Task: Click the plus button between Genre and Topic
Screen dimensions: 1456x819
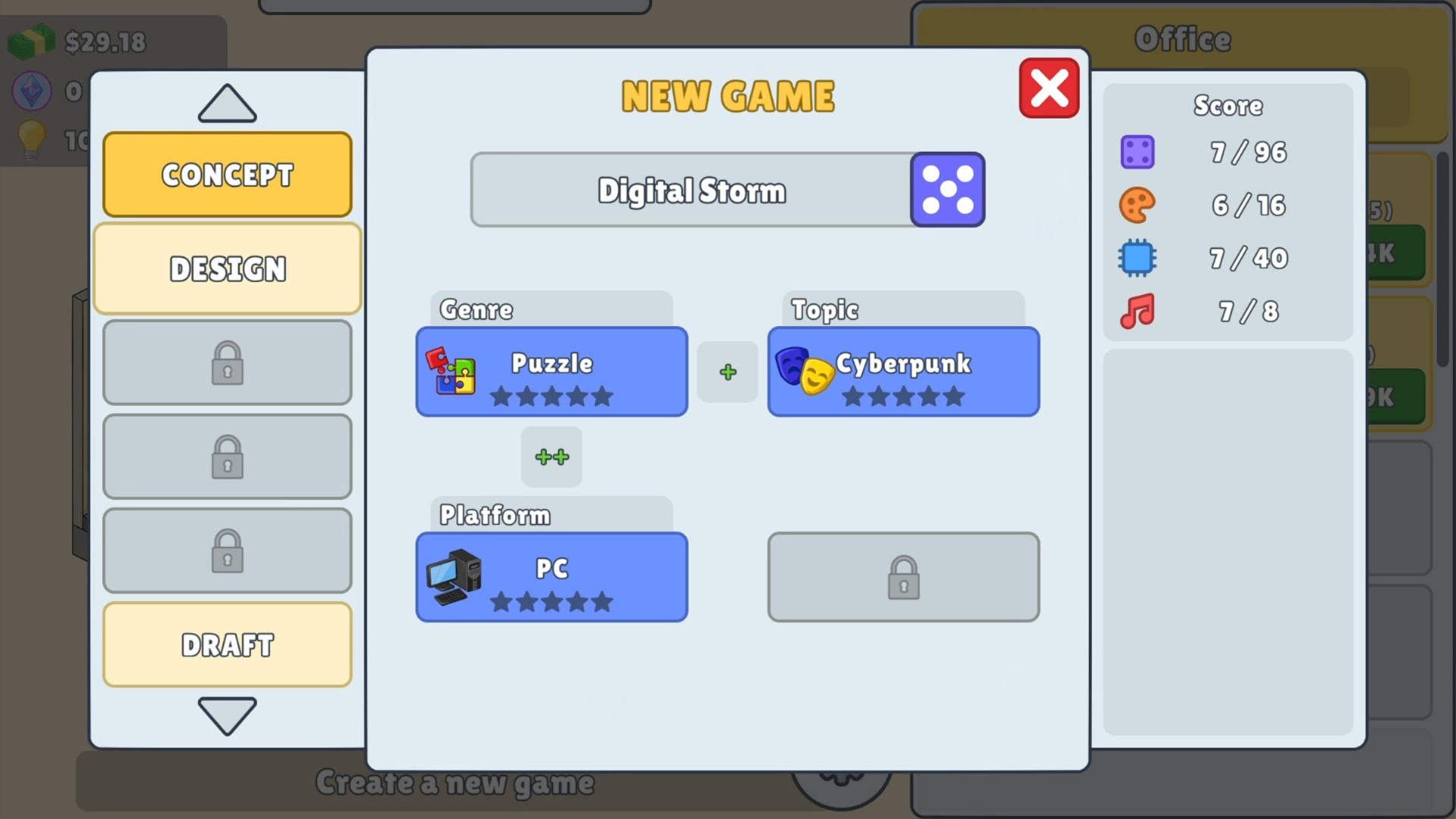Action: coord(727,372)
